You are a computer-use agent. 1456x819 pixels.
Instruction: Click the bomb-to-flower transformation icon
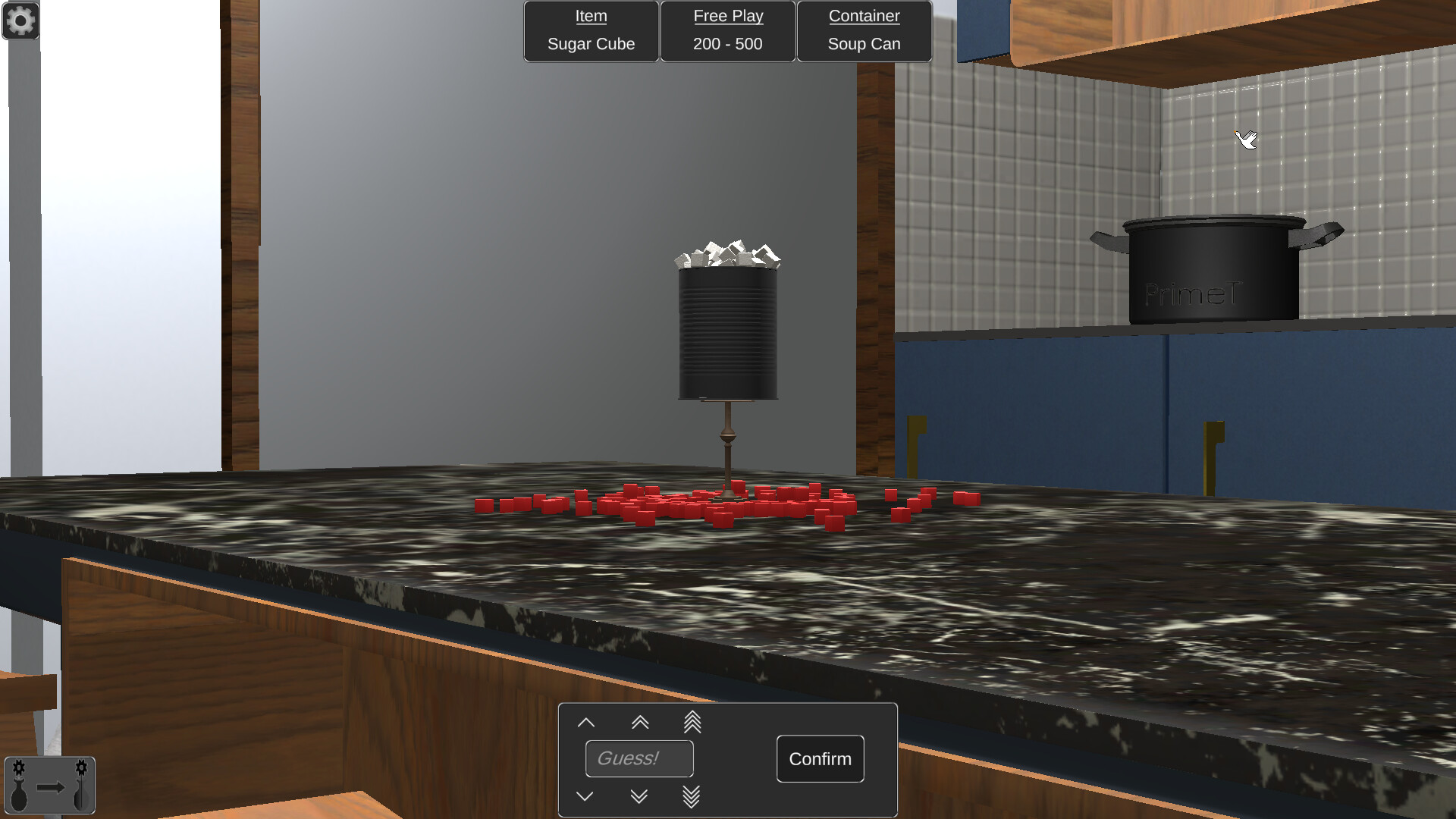pos(49,785)
